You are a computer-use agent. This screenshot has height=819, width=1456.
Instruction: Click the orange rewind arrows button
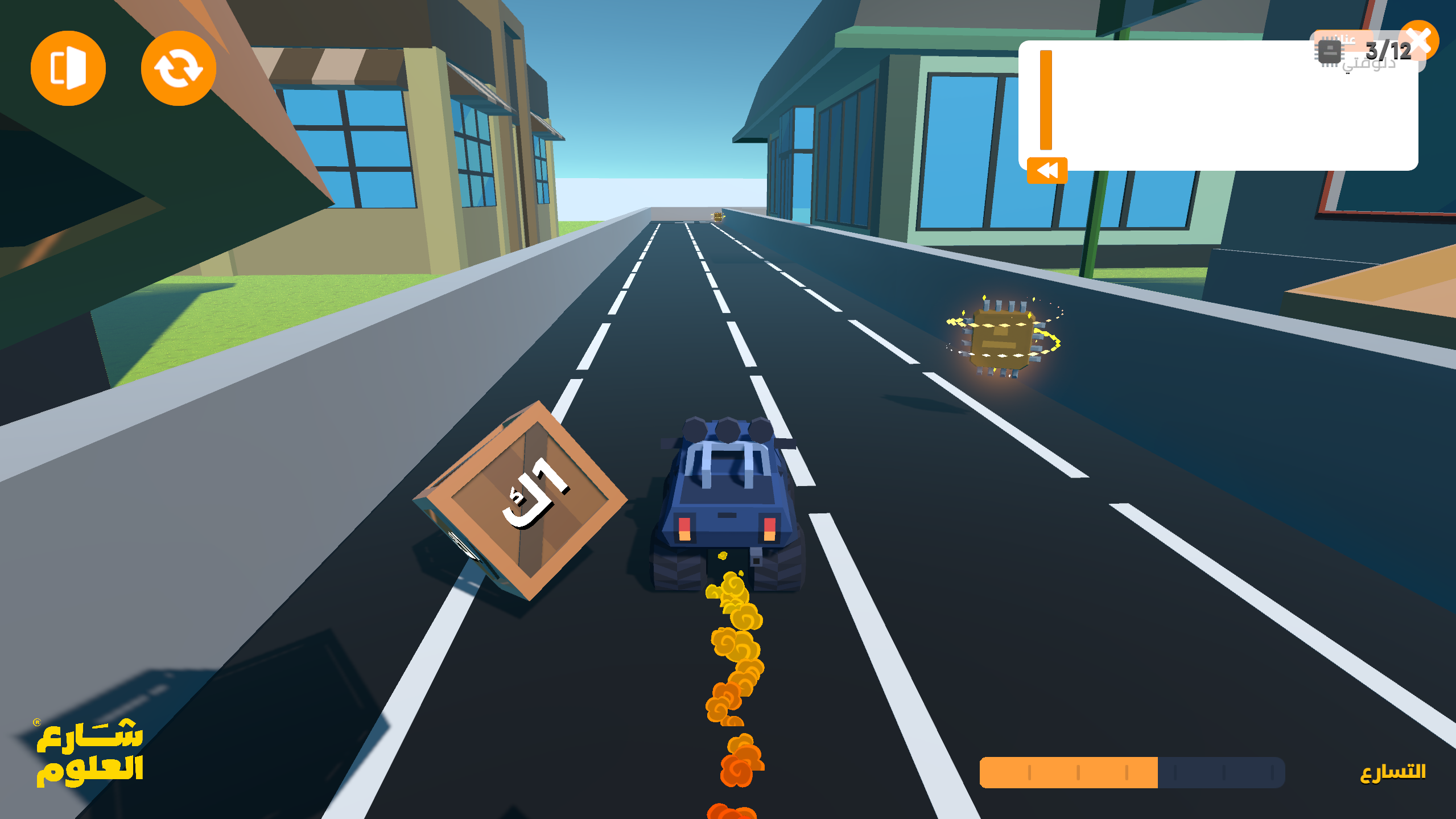click(1047, 170)
